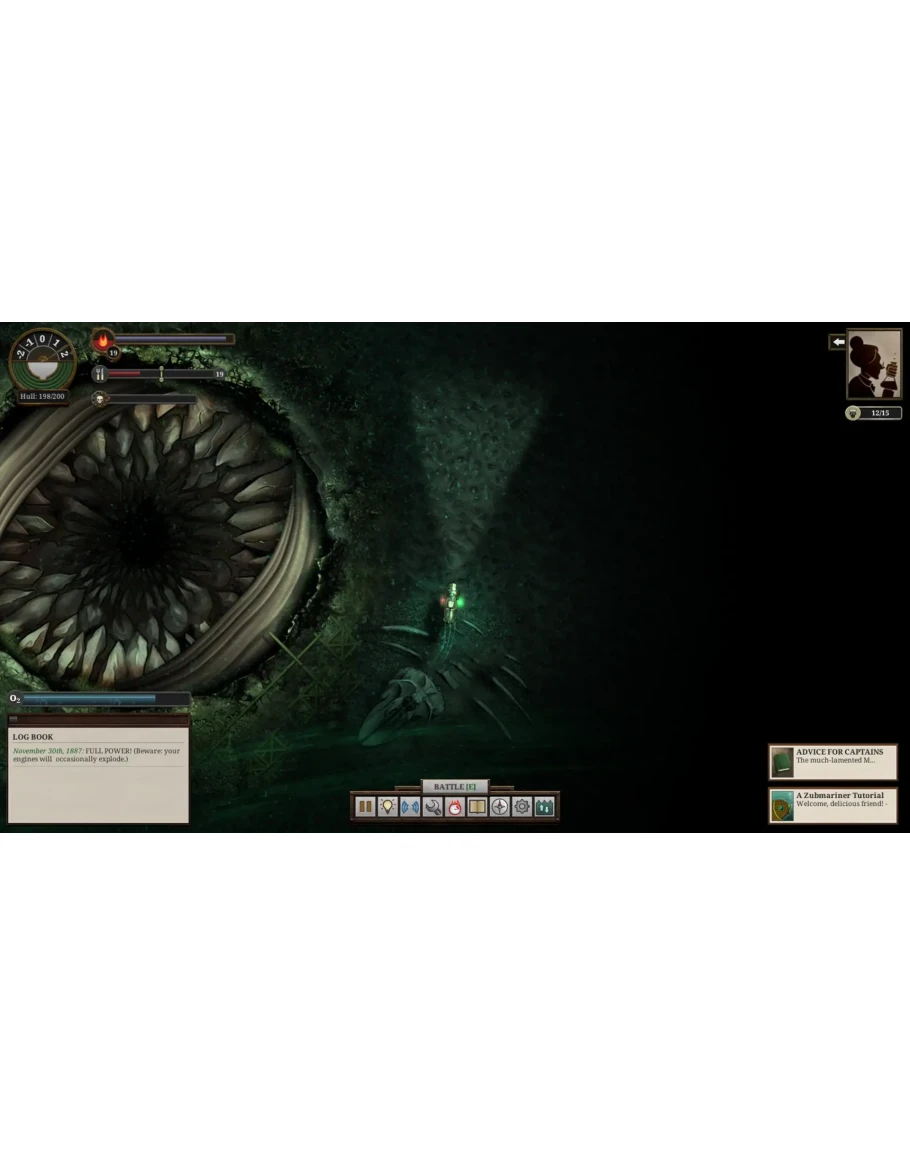Click the green submerge arrows icon
Screen dimensions: 910x1155
pyautogui.click(x=545, y=806)
